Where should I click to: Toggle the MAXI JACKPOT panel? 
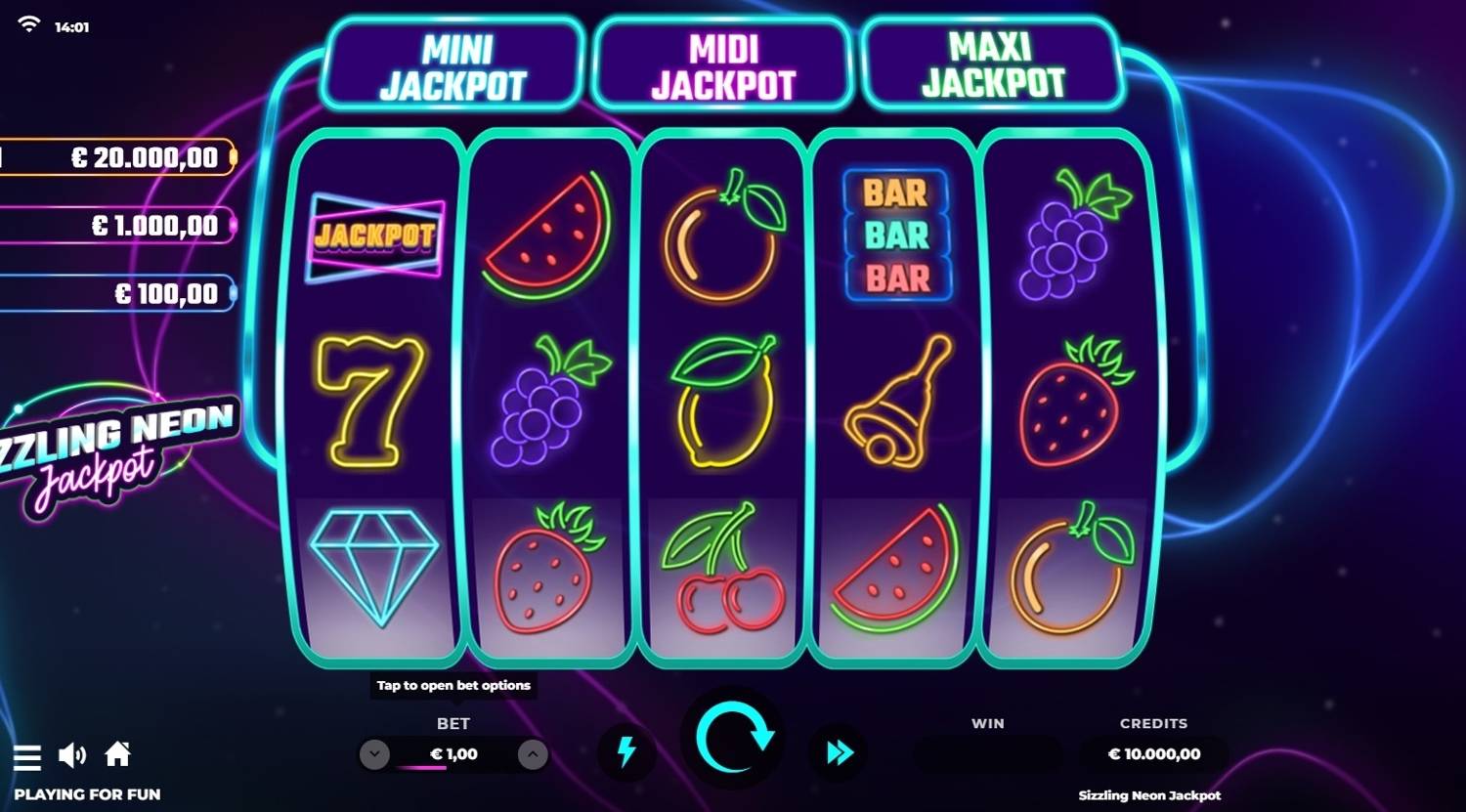point(992,64)
